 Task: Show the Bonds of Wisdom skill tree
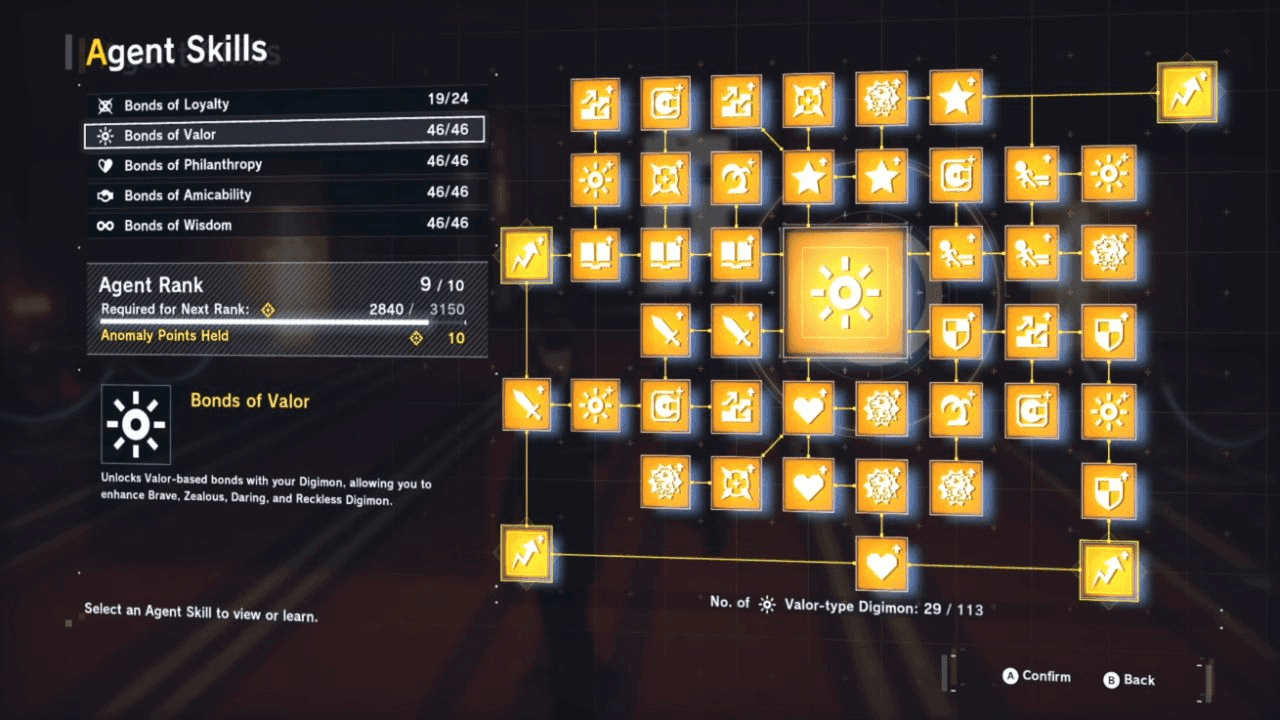pyautogui.click(x=286, y=225)
